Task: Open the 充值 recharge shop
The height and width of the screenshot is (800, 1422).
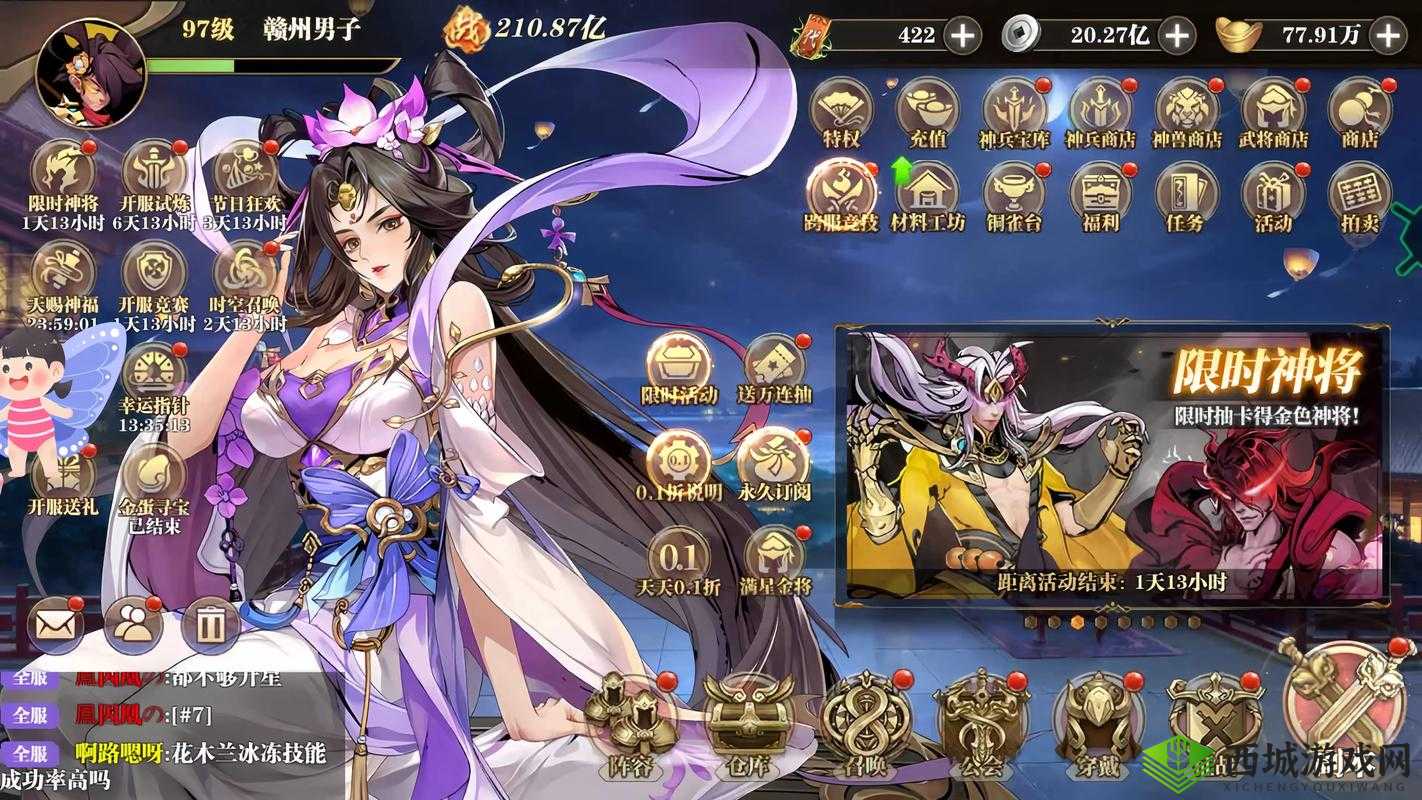Action: pos(928,111)
